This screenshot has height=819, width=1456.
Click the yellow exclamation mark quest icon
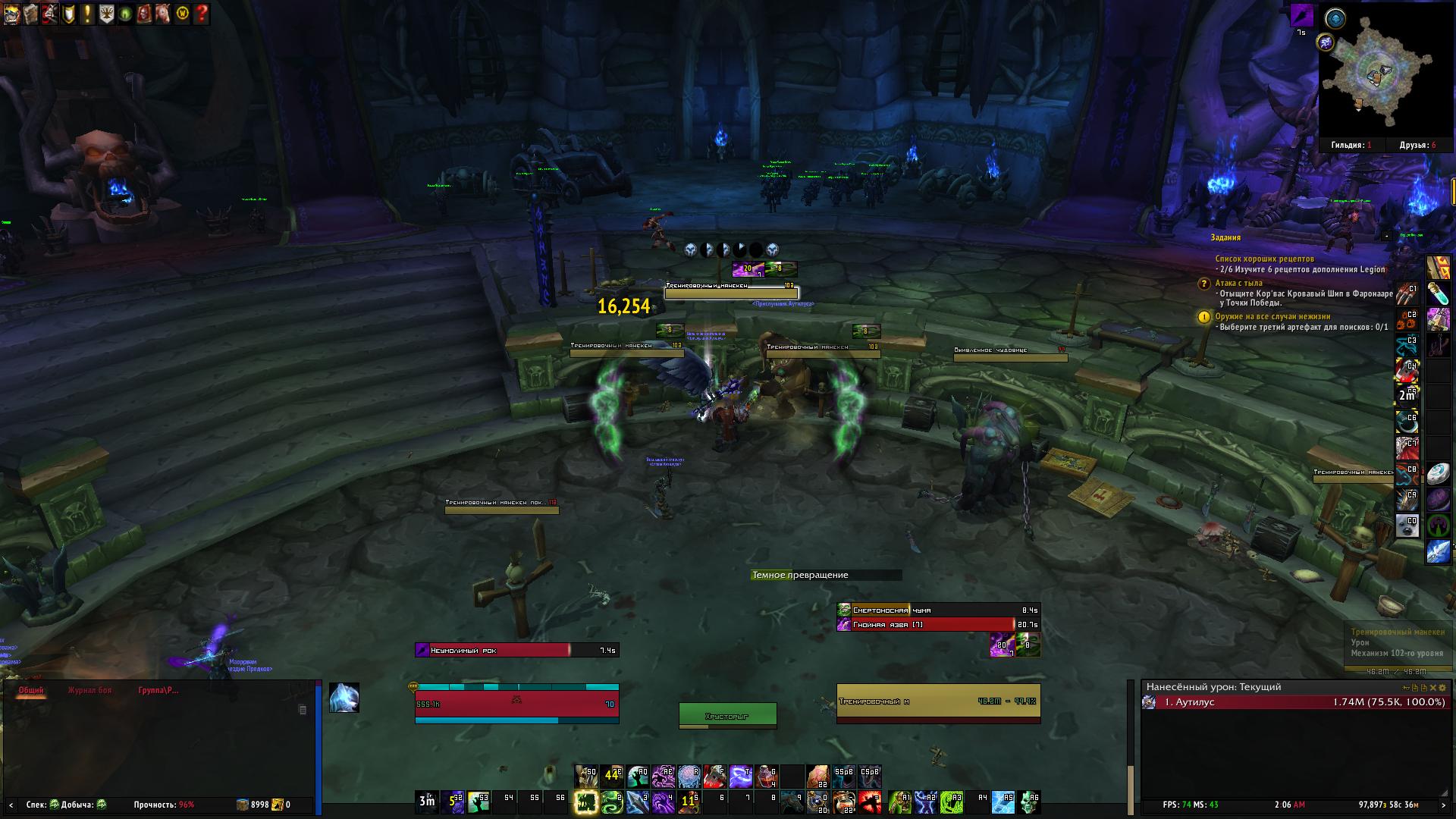click(87, 13)
